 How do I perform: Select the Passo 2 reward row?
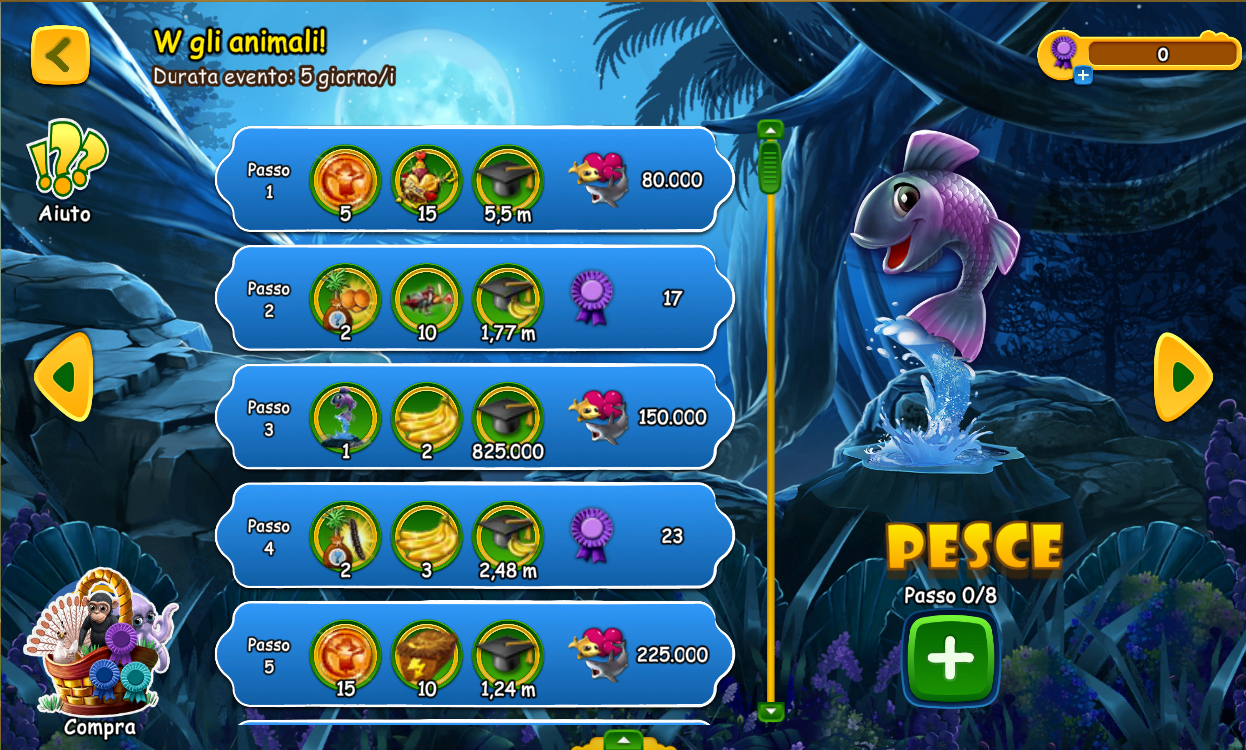[x=475, y=298]
